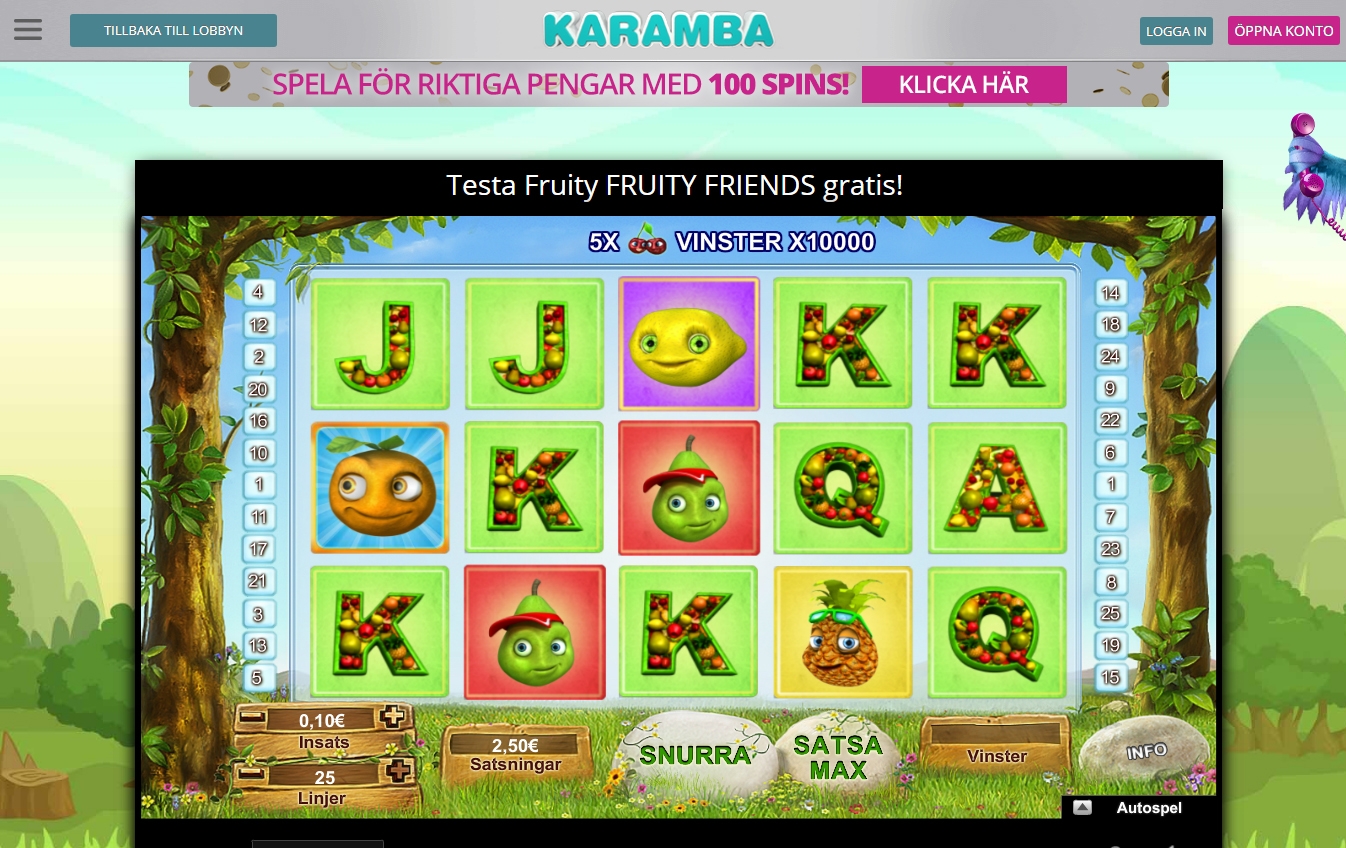Viewport: 1346px width, 848px height.
Task: Expand the Autospel options panel
Action: [1082, 807]
